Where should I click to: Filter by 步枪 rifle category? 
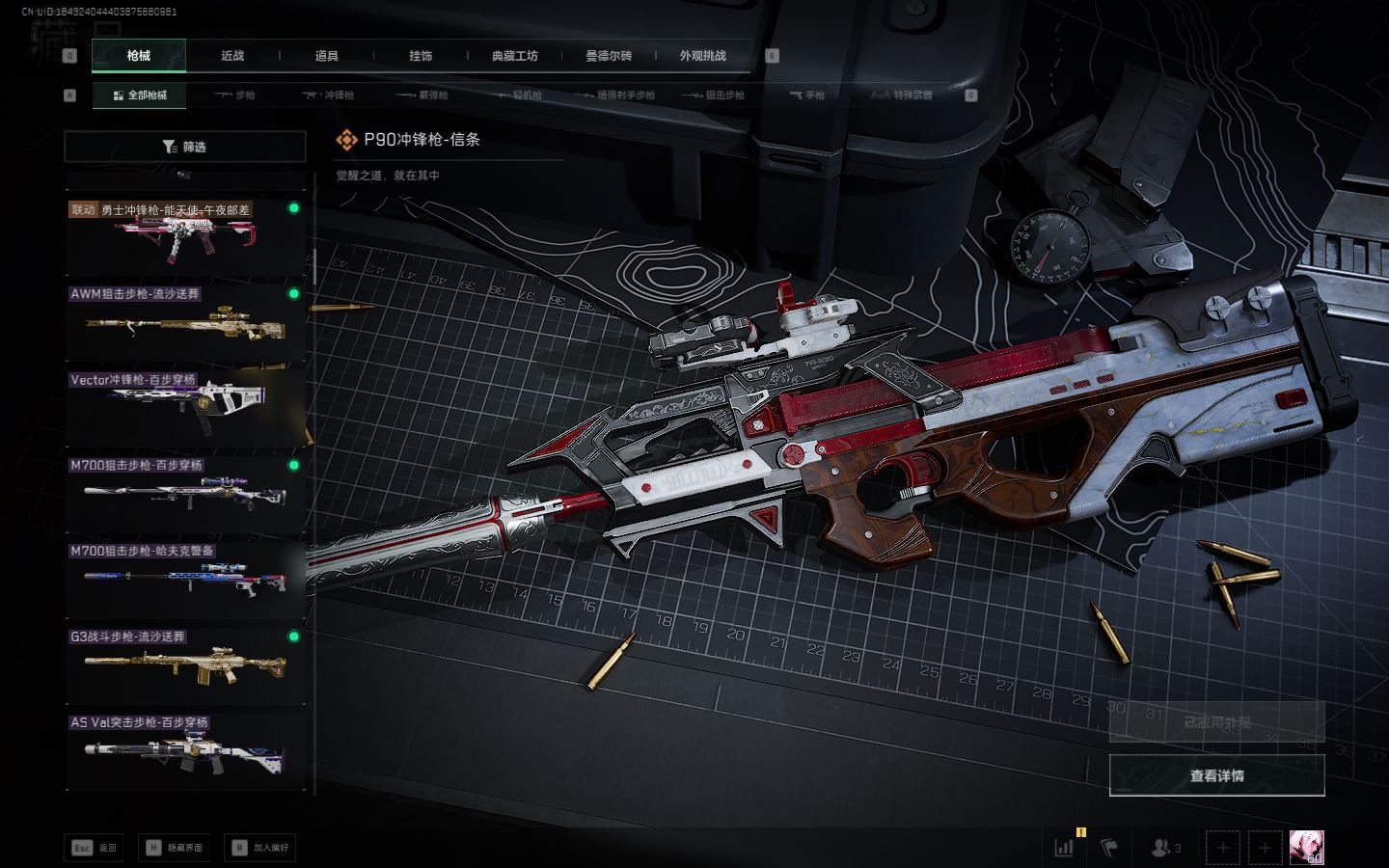235,95
